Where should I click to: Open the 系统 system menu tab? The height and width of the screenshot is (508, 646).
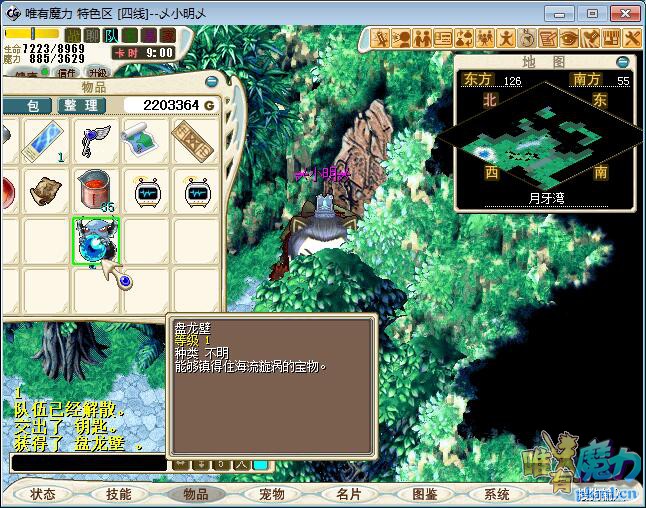(497, 494)
